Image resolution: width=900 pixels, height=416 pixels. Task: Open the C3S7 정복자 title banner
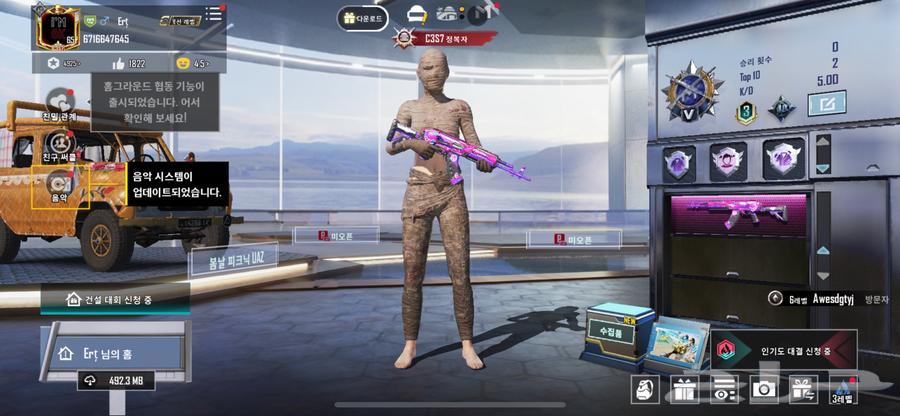(x=447, y=39)
